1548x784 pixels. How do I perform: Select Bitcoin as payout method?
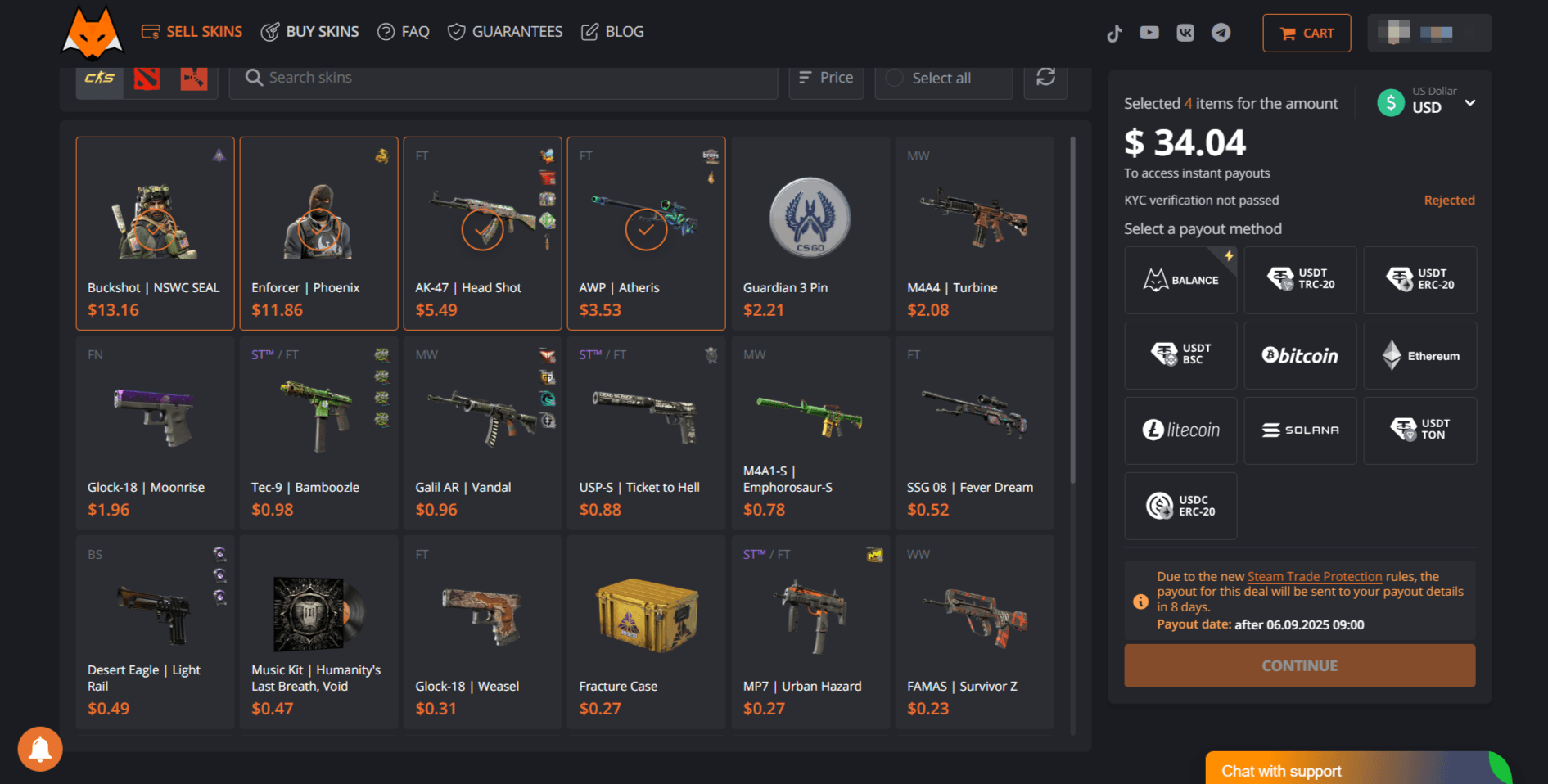click(x=1300, y=355)
